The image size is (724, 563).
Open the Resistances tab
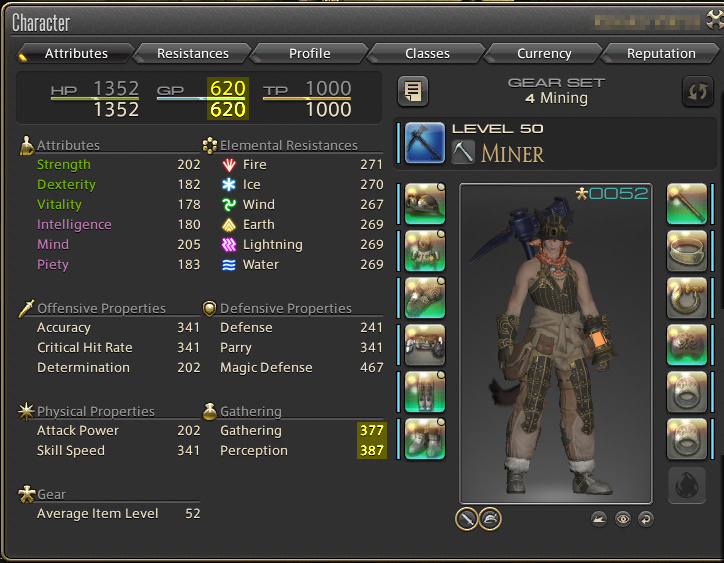pos(193,53)
